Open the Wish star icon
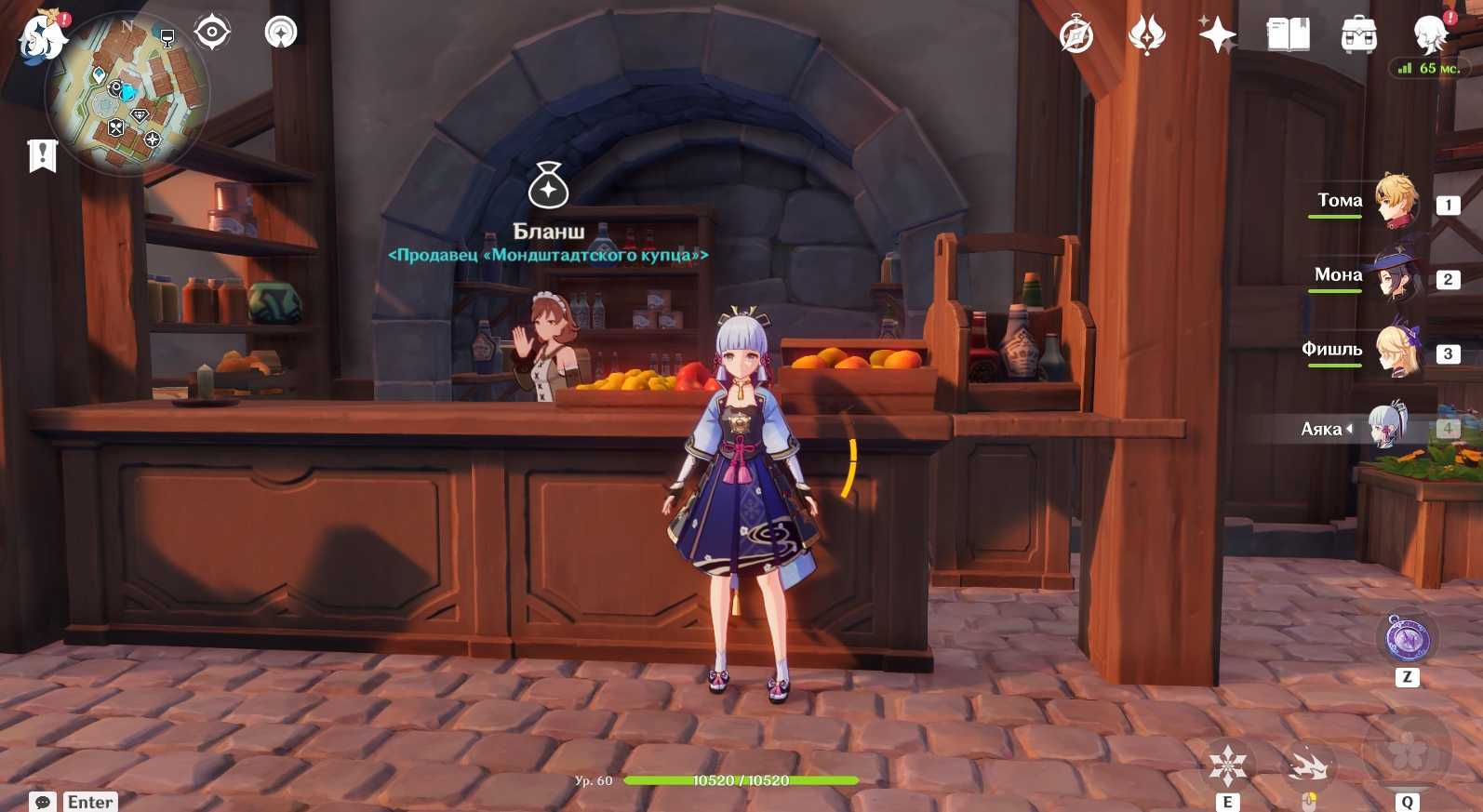 point(1217,35)
